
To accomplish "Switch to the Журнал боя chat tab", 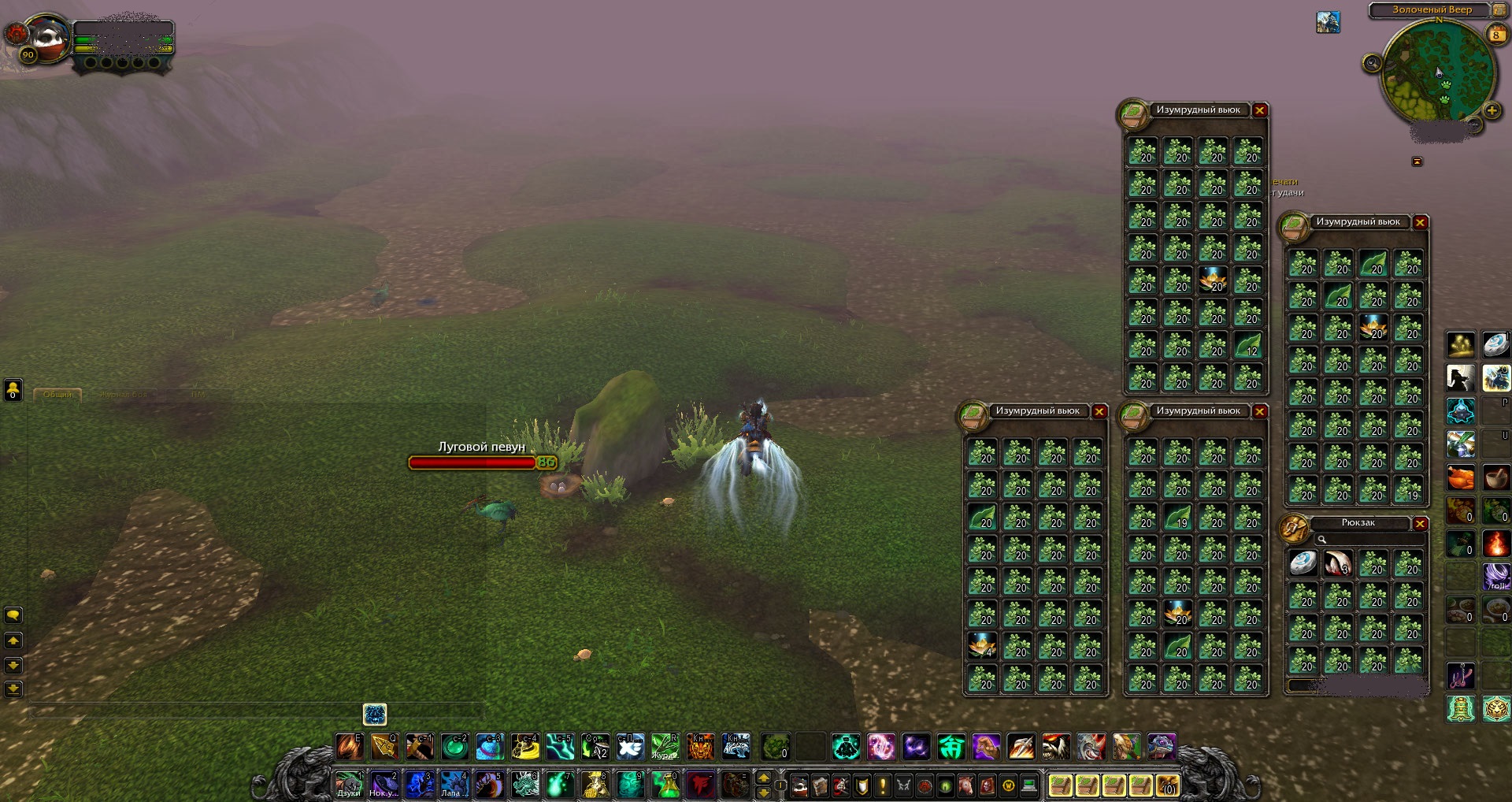I will click(124, 393).
